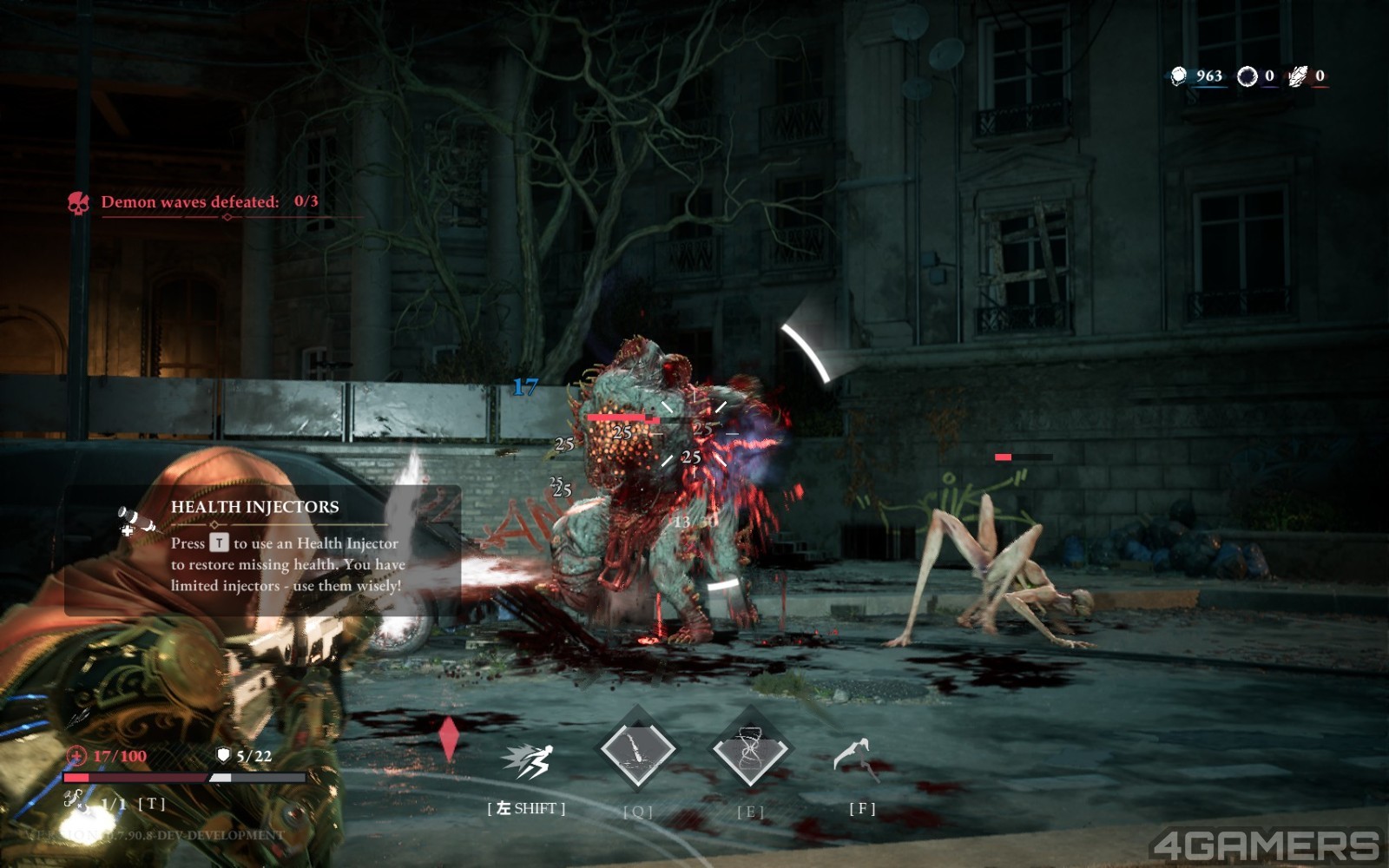Select the scythe melee ability icon

click(854, 757)
